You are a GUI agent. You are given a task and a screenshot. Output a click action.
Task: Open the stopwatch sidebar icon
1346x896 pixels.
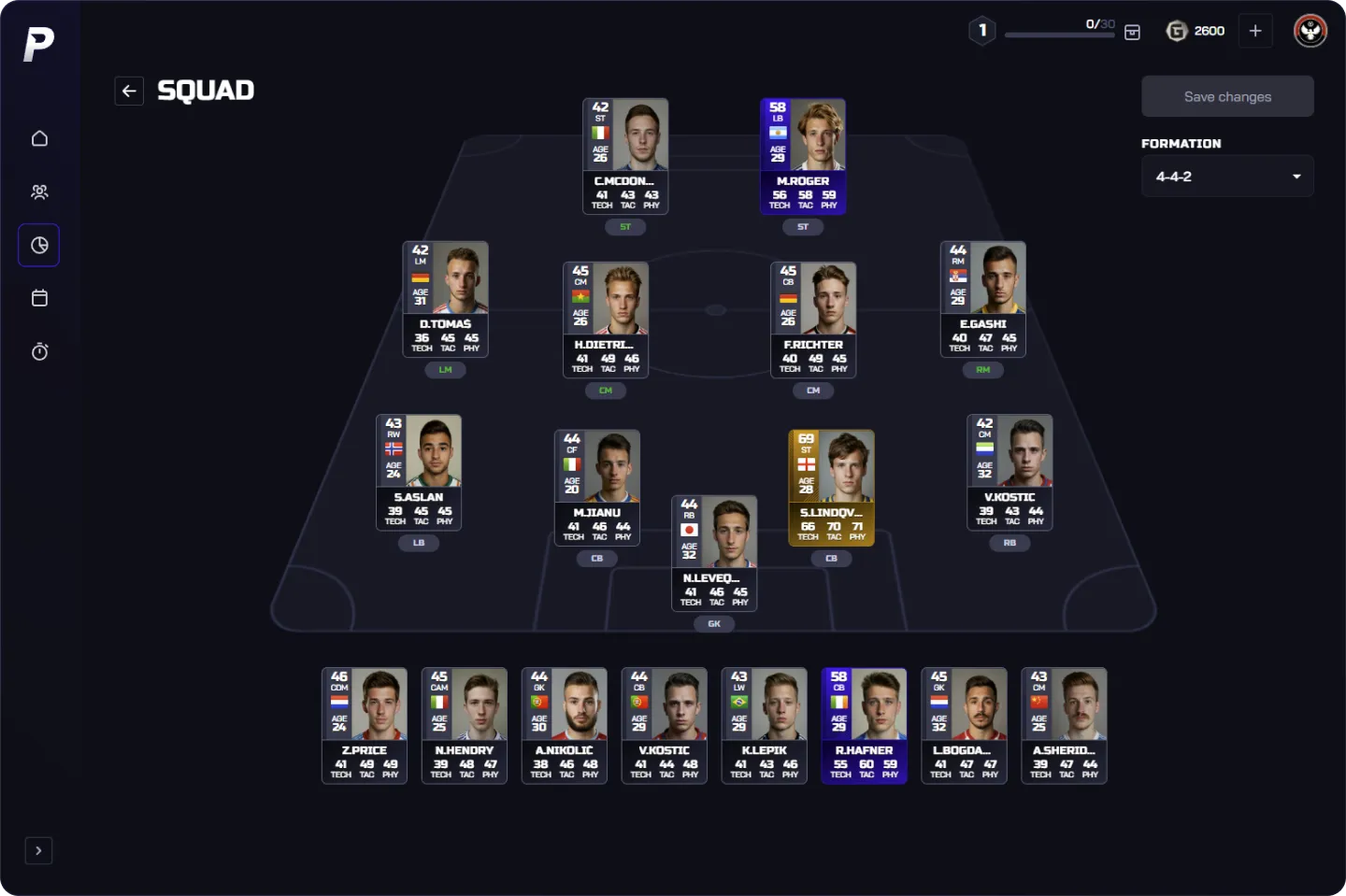[39, 352]
